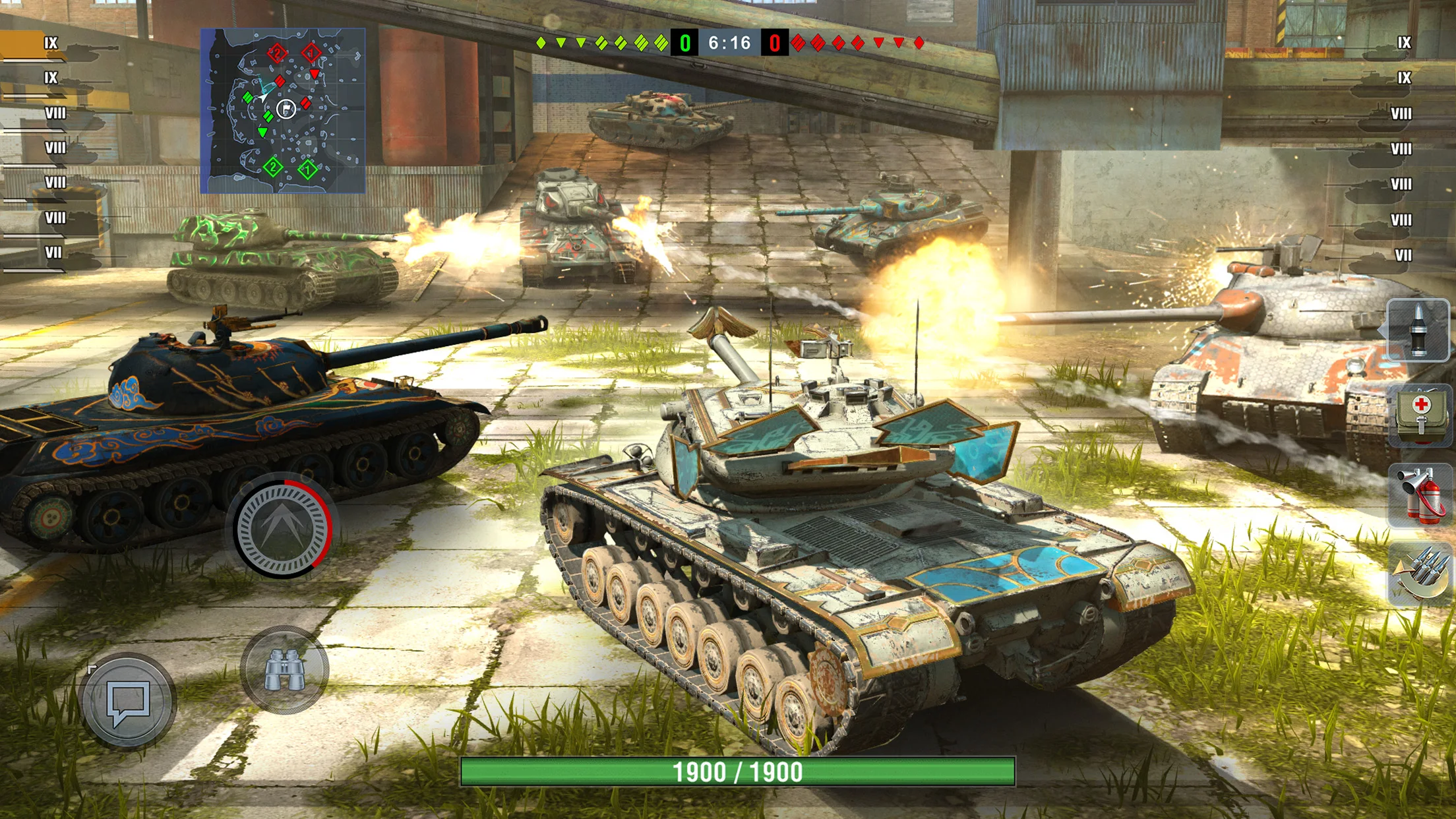Activate the binoculars sniper view
The width and height of the screenshot is (1456, 819).
point(284,670)
